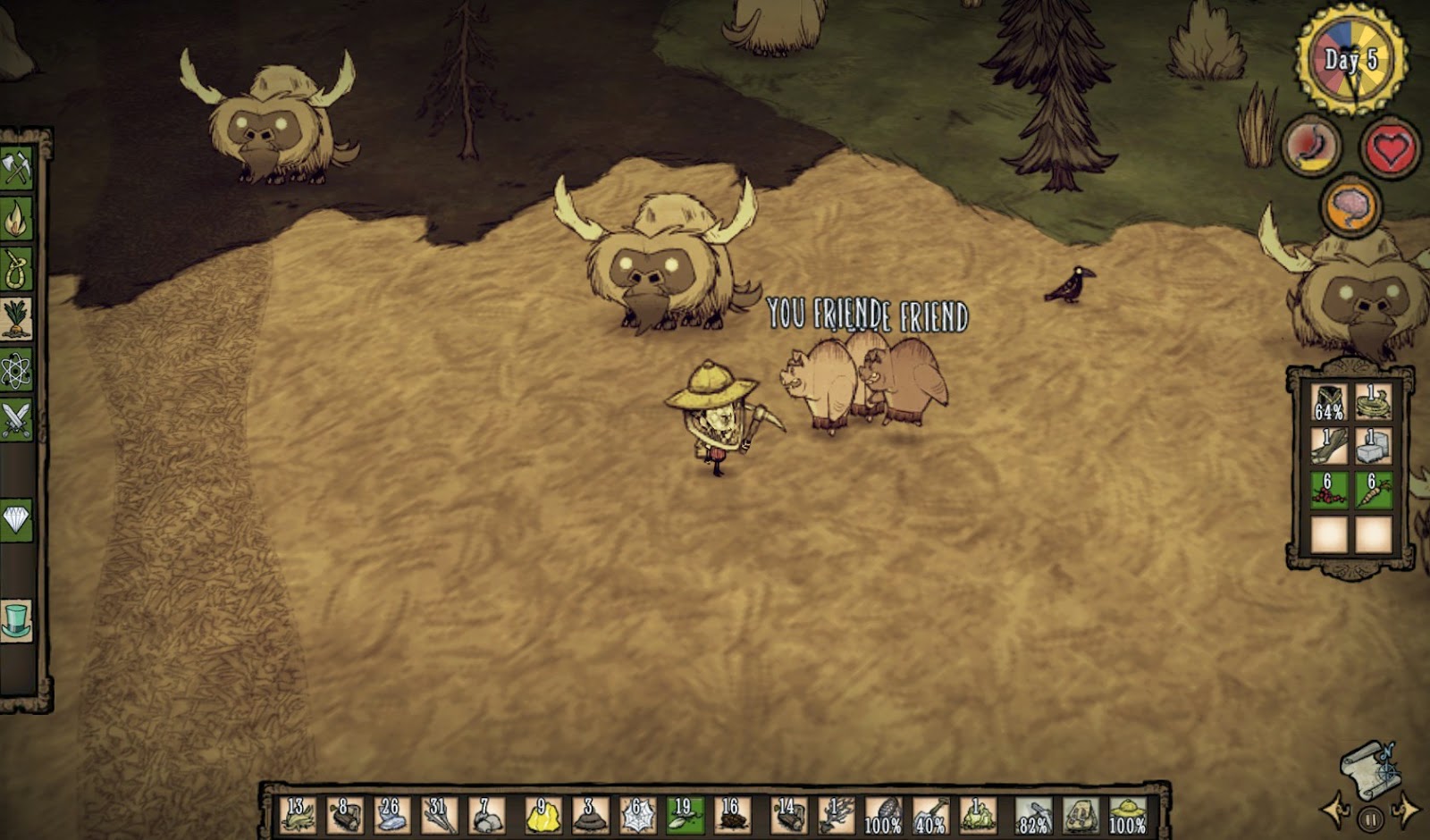Open the Fire crafting tab
Image resolution: width=1430 pixels, height=840 pixels.
(16, 219)
